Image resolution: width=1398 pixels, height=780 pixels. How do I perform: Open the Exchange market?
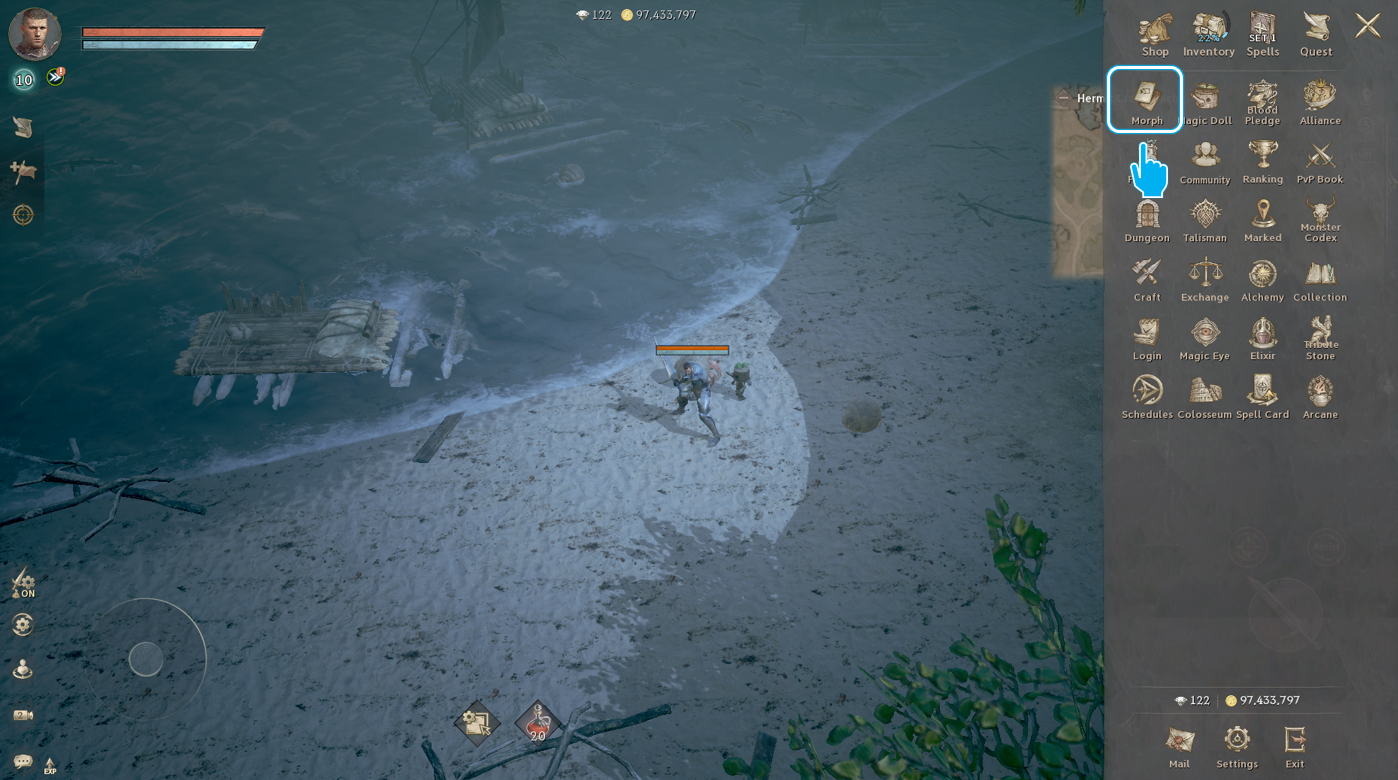point(1205,279)
